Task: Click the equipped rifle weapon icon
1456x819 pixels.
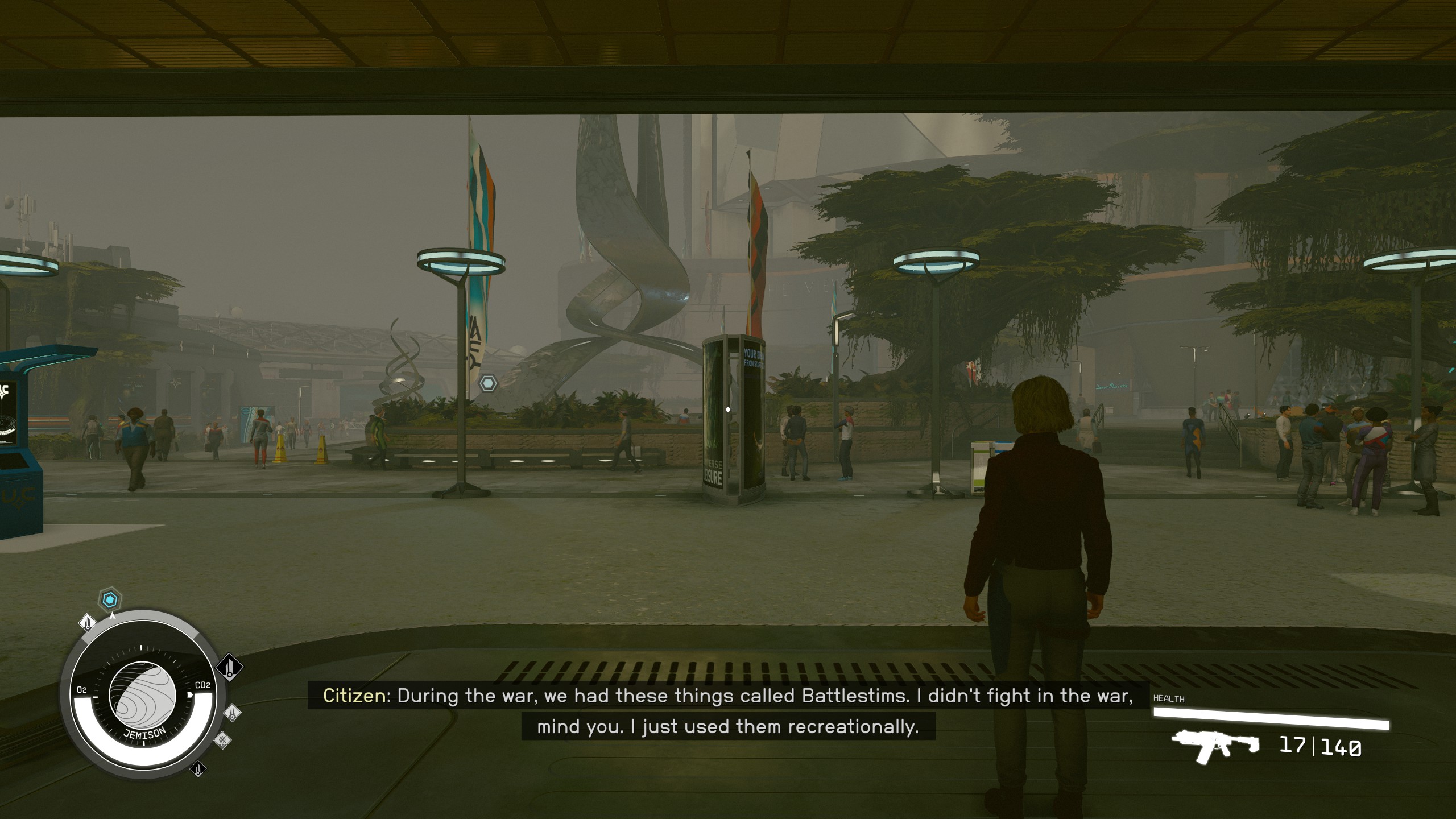Action: click(1214, 744)
